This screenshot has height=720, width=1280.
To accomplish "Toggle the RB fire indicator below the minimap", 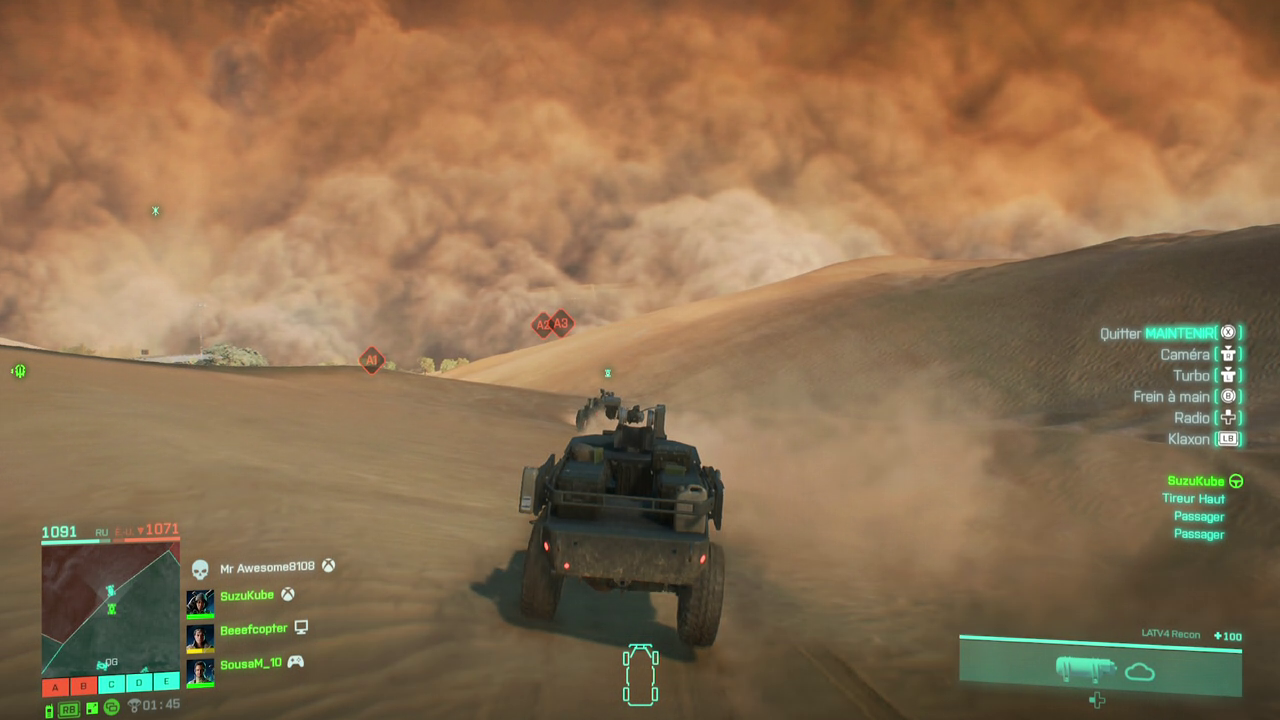I will click(68, 706).
